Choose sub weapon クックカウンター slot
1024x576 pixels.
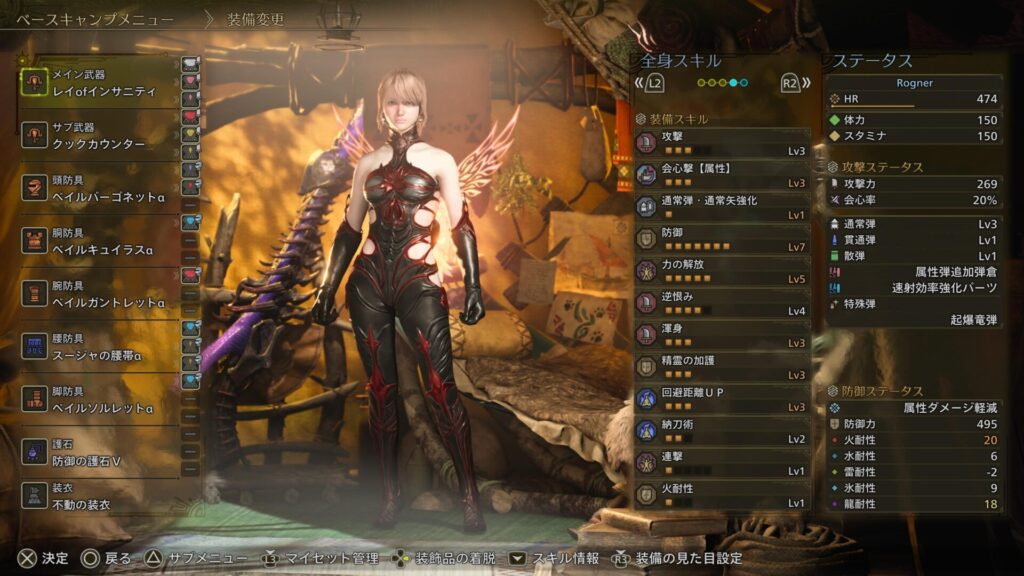click(x=100, y=136)
